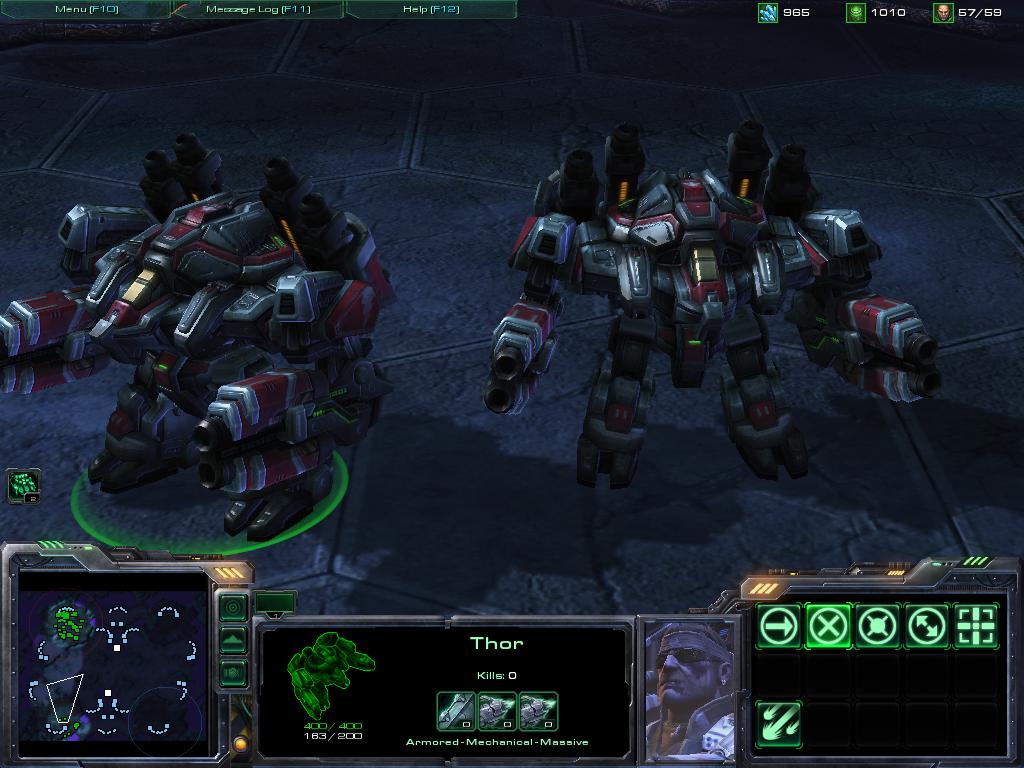Click the orange orb button beside the minimap

coord(240,744)
